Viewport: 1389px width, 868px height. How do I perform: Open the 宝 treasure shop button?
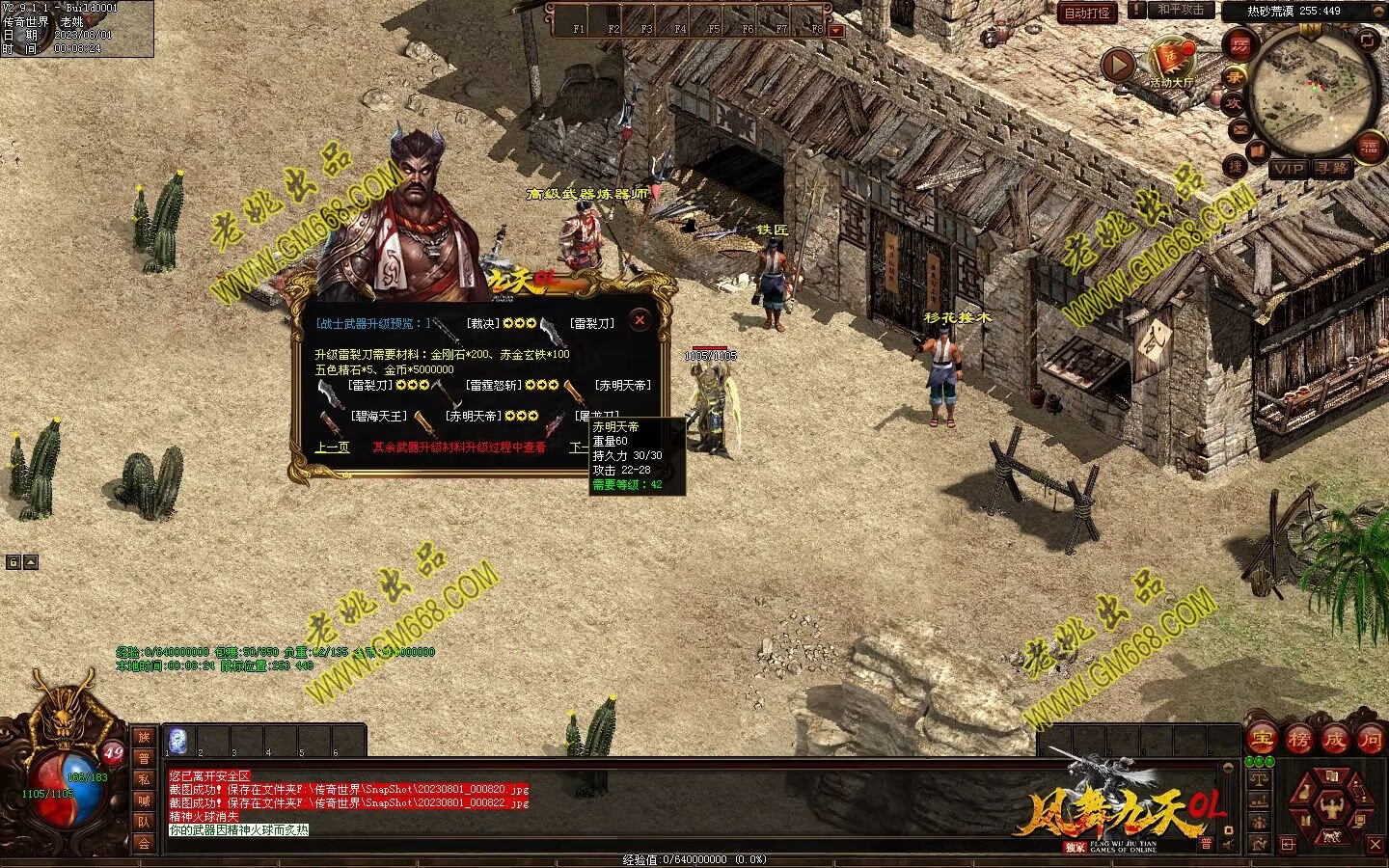point(1261,740)
